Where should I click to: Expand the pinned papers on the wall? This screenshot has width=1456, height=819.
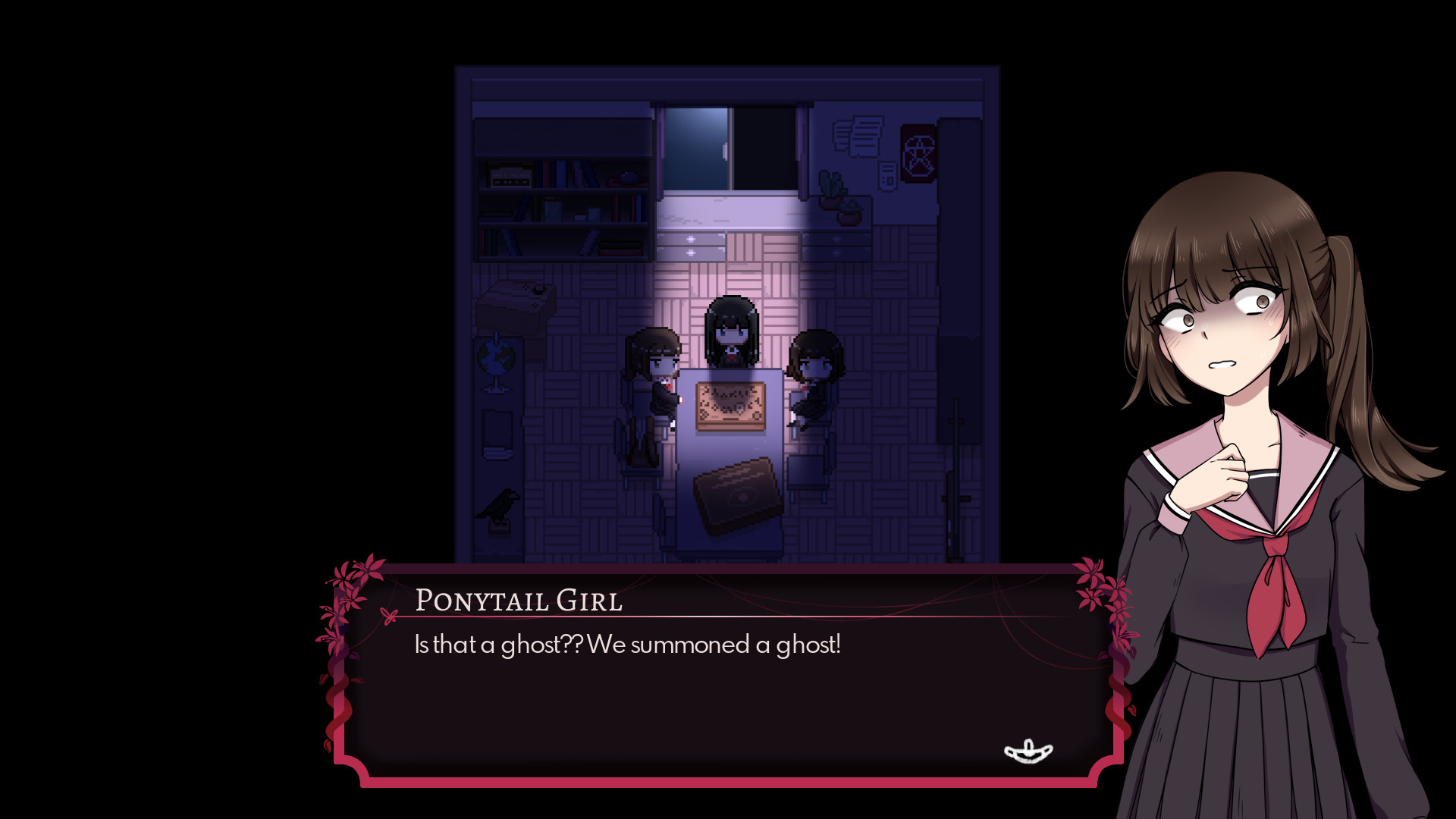[x=858, y=136]
